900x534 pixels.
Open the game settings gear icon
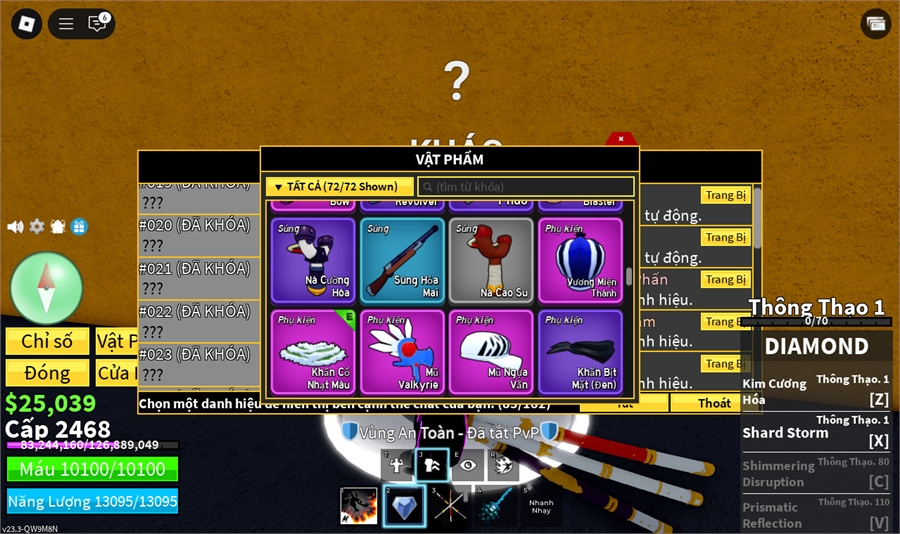tap(37, 227)
